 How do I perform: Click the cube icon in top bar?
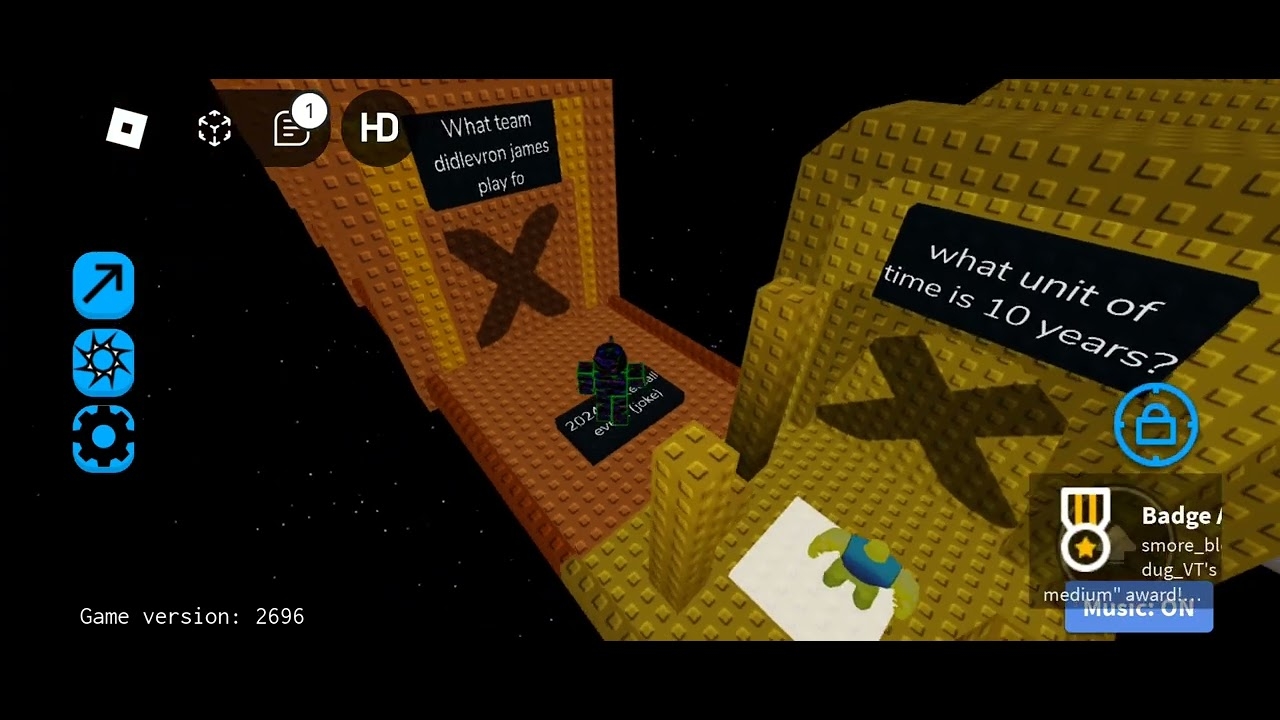[214, 129]
